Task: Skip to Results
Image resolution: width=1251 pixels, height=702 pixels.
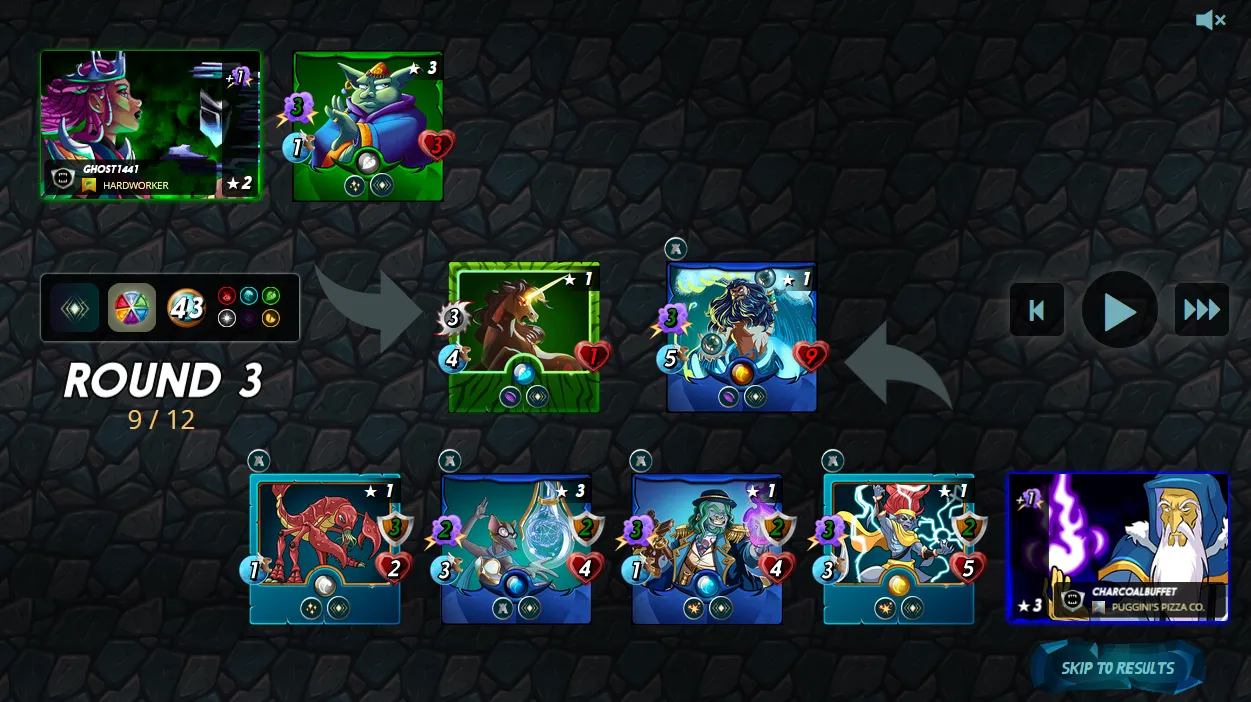Action: 1117,668
